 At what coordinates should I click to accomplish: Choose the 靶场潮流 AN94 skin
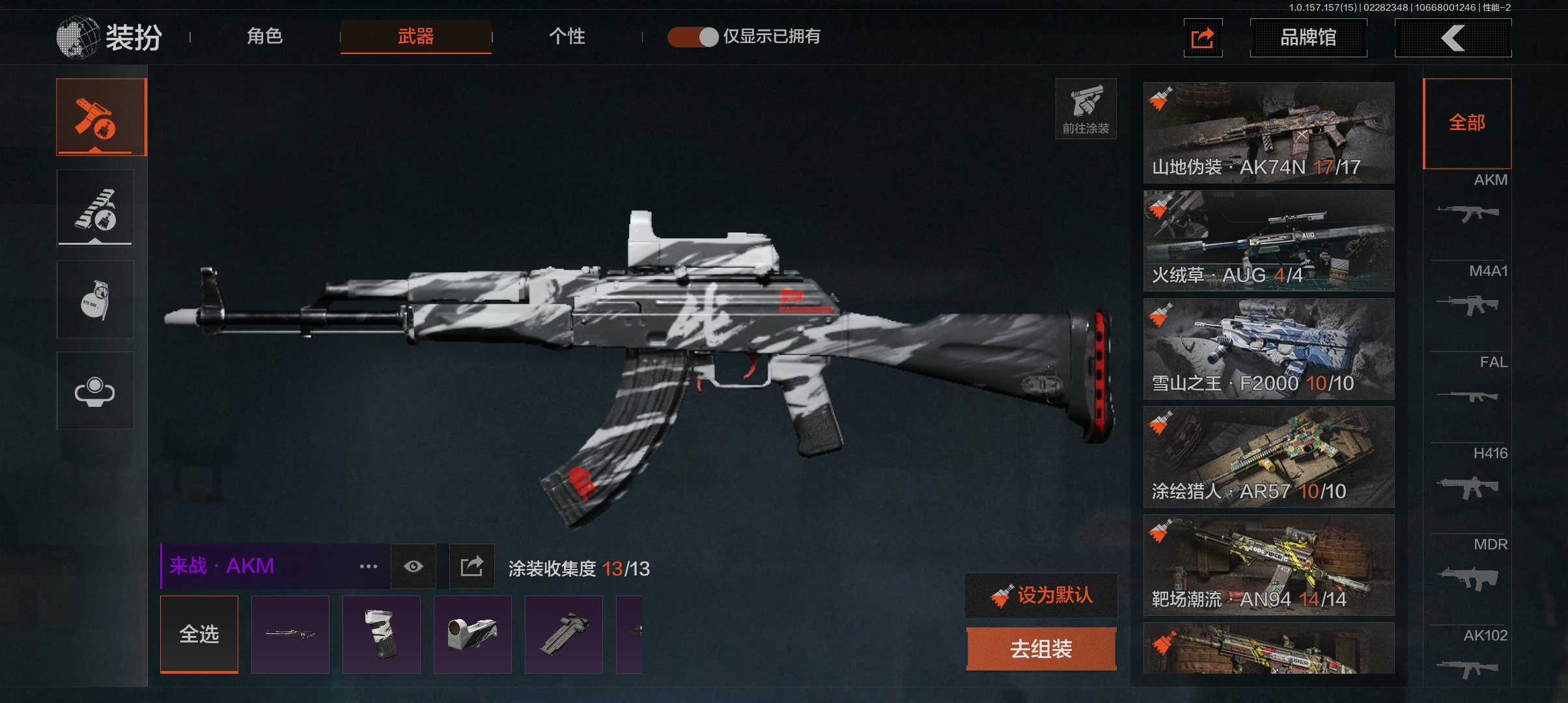point(1268,564)
